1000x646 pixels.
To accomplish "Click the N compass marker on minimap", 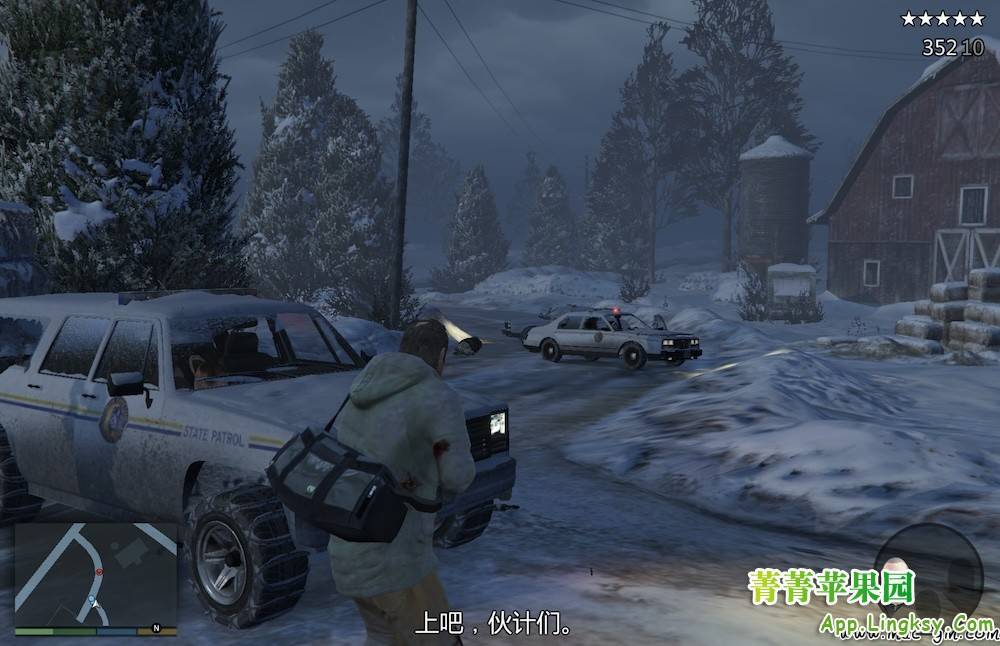I will click(x=156, y=628).
